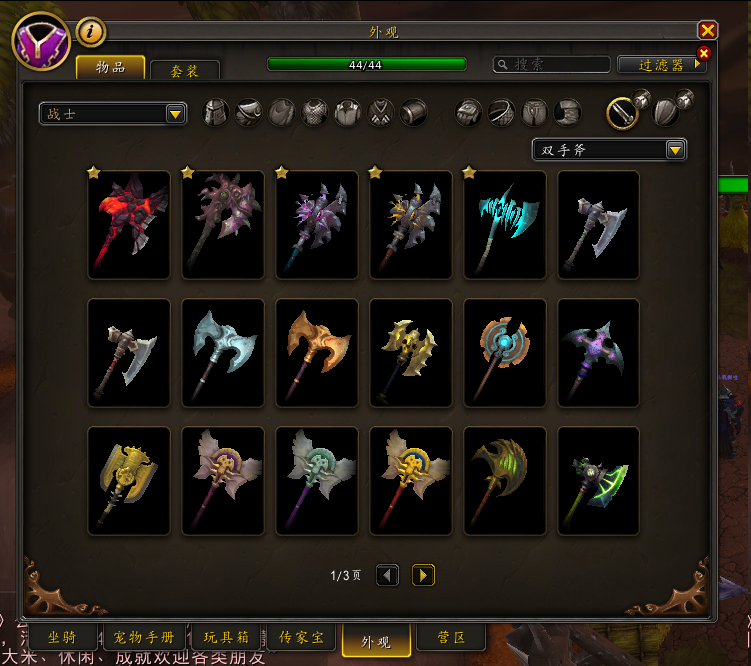This screenshot has width=751, height=666.
Task: Close the 外观 appearance window
Action: pos(708,31)
